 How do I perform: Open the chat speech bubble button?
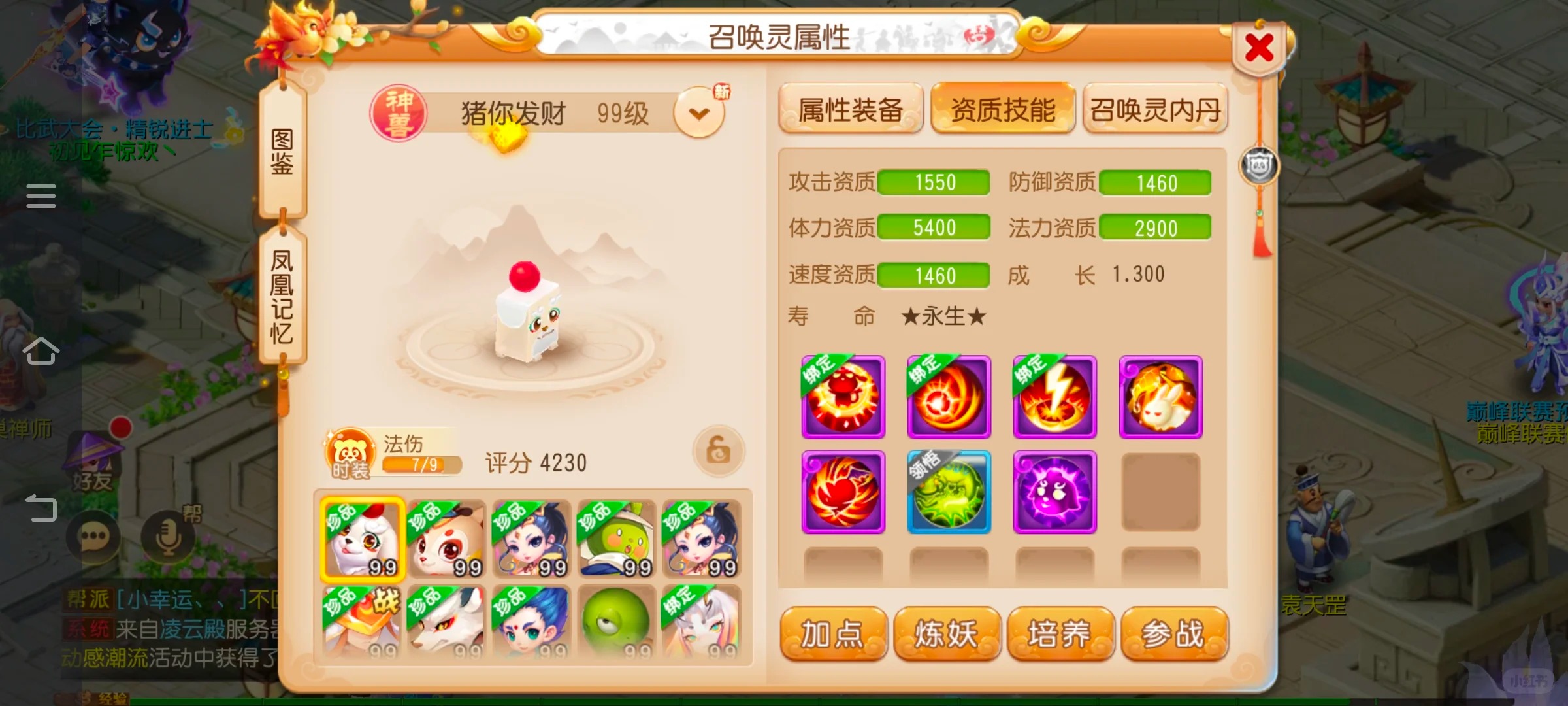(x=93, y=537)
